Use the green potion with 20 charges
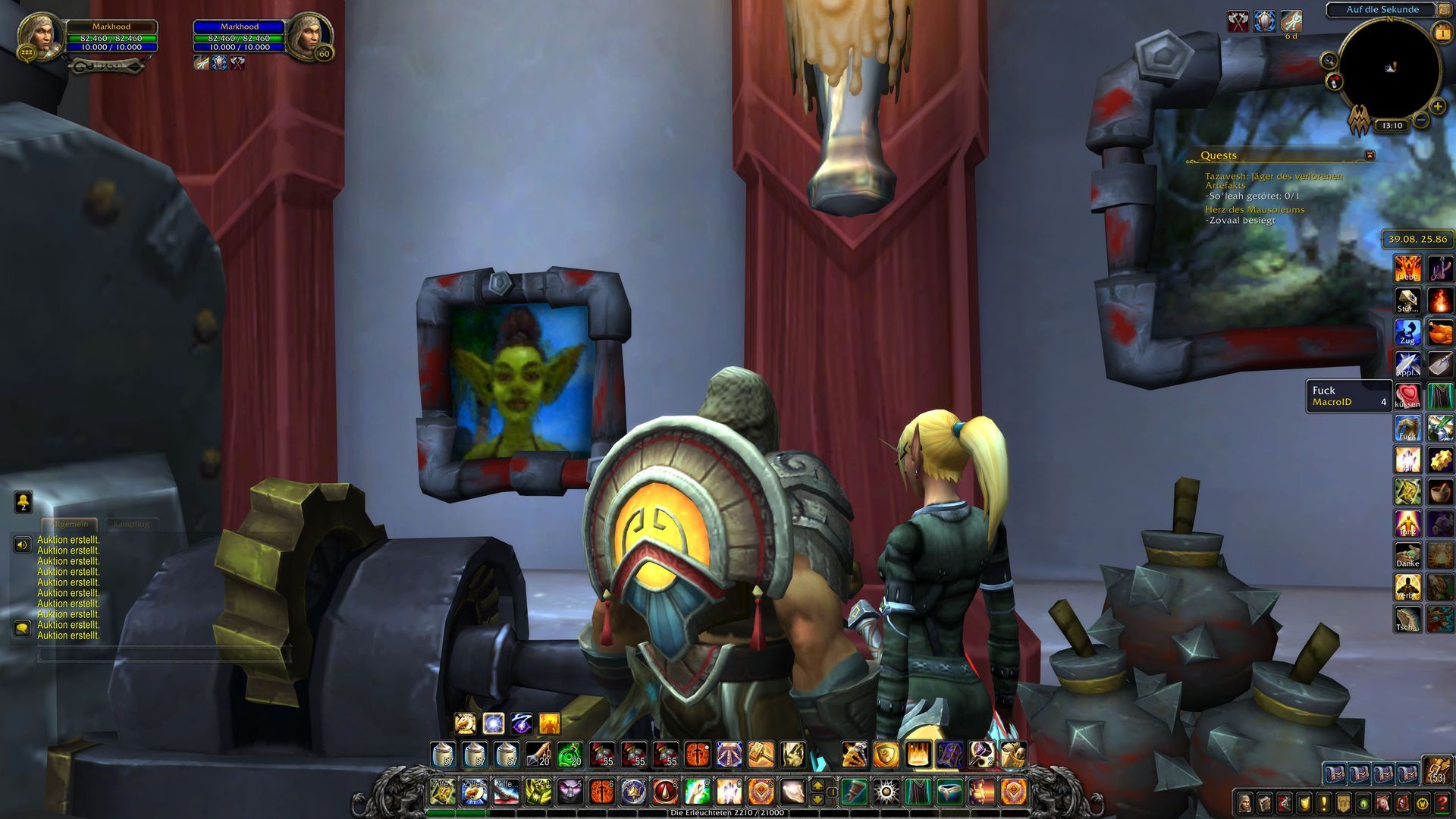The image size is (1456, 819). coord(570,755)
